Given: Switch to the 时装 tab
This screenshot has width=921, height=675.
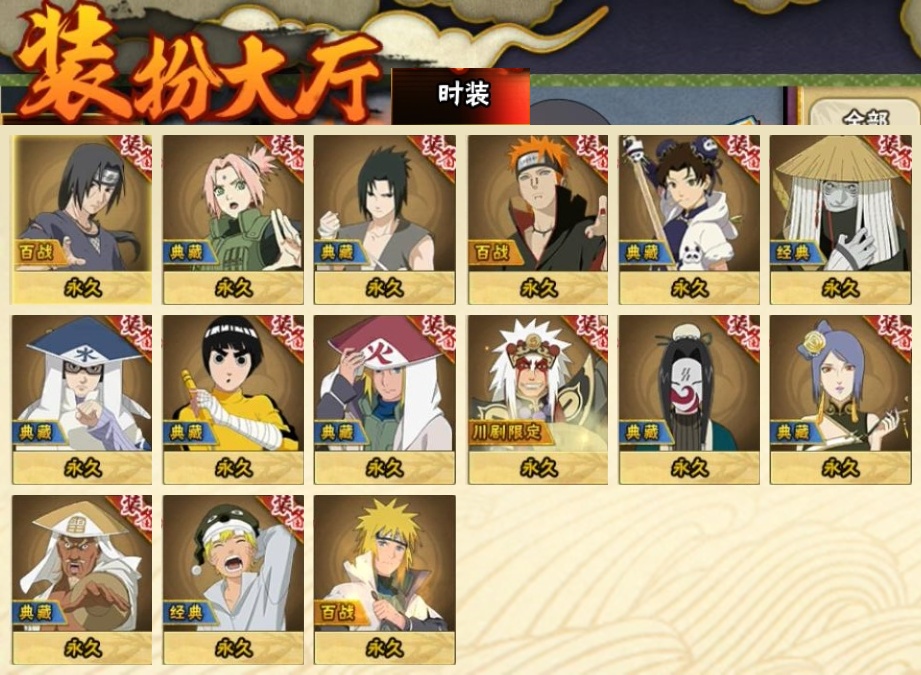Looking at the screenshot, I should (462, 95).
